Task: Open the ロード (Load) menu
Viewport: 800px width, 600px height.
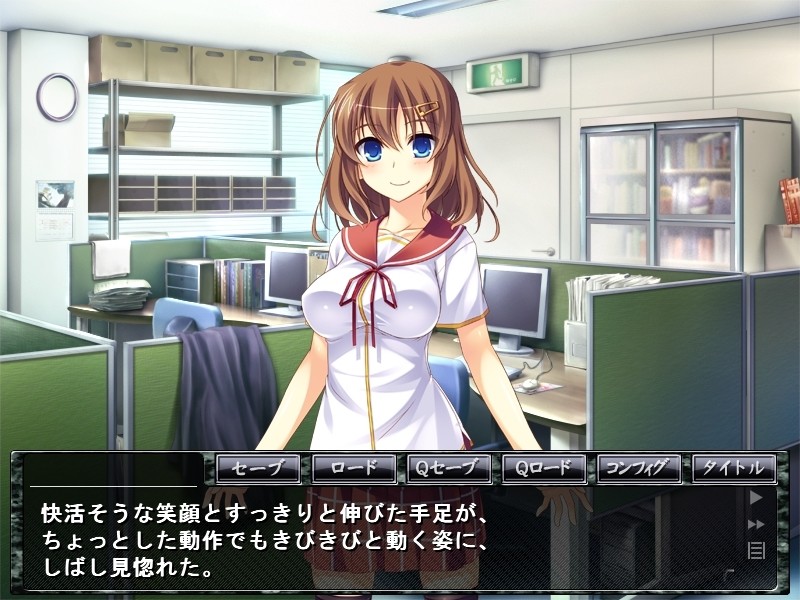Action: (x=353, y=468)
